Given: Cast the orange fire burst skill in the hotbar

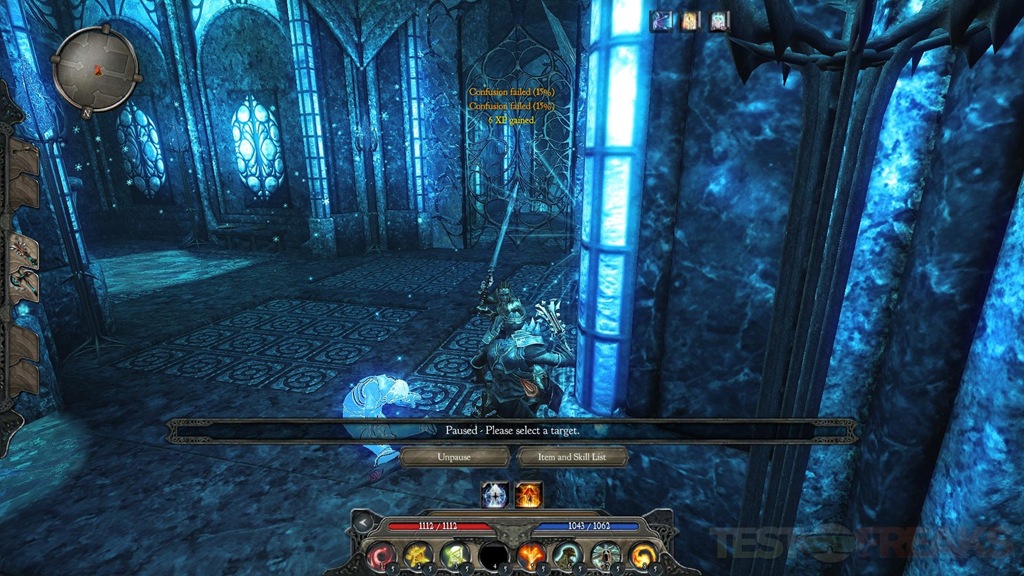Looking at the screenshot, I should click(531, 555).
